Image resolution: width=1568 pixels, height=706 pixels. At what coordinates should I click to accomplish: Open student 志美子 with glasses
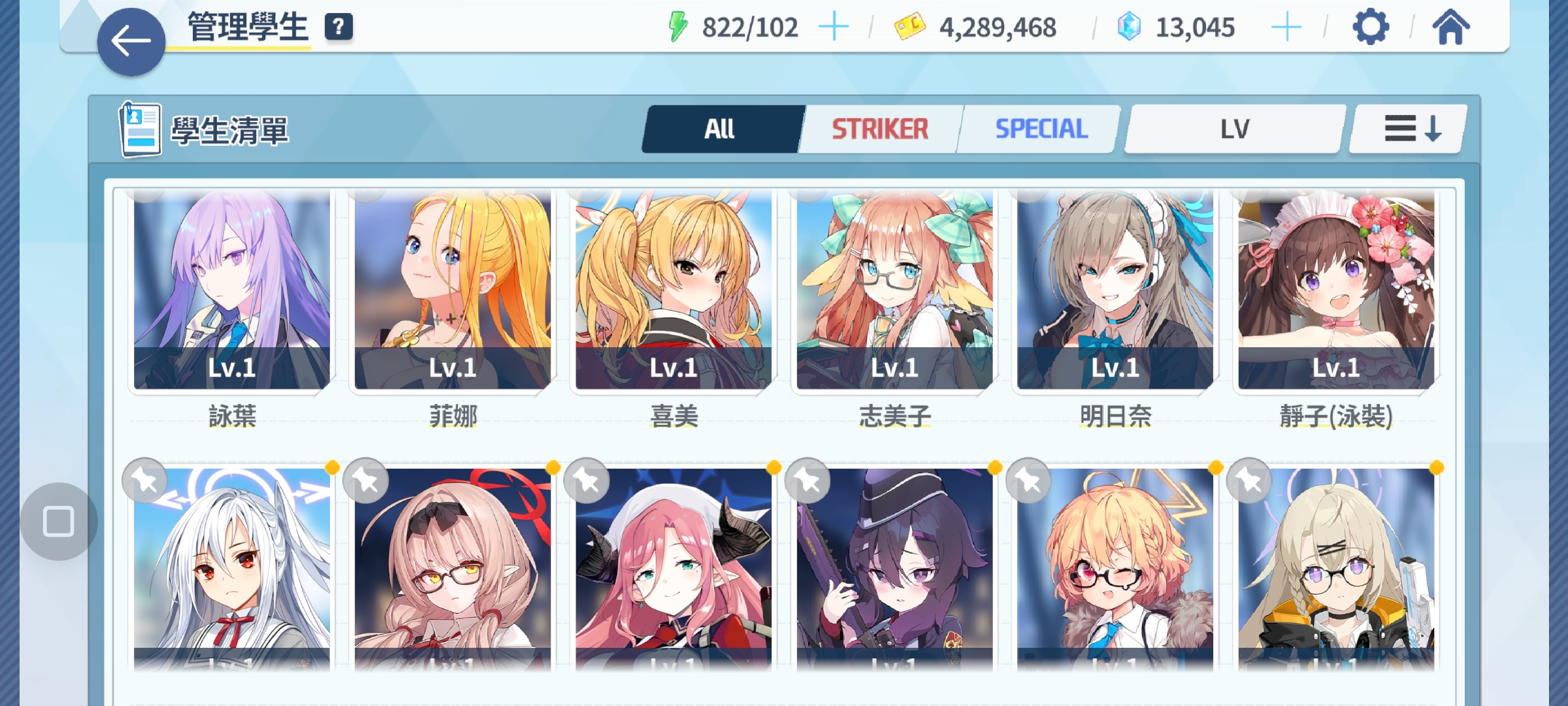click(x=894, y=291)
